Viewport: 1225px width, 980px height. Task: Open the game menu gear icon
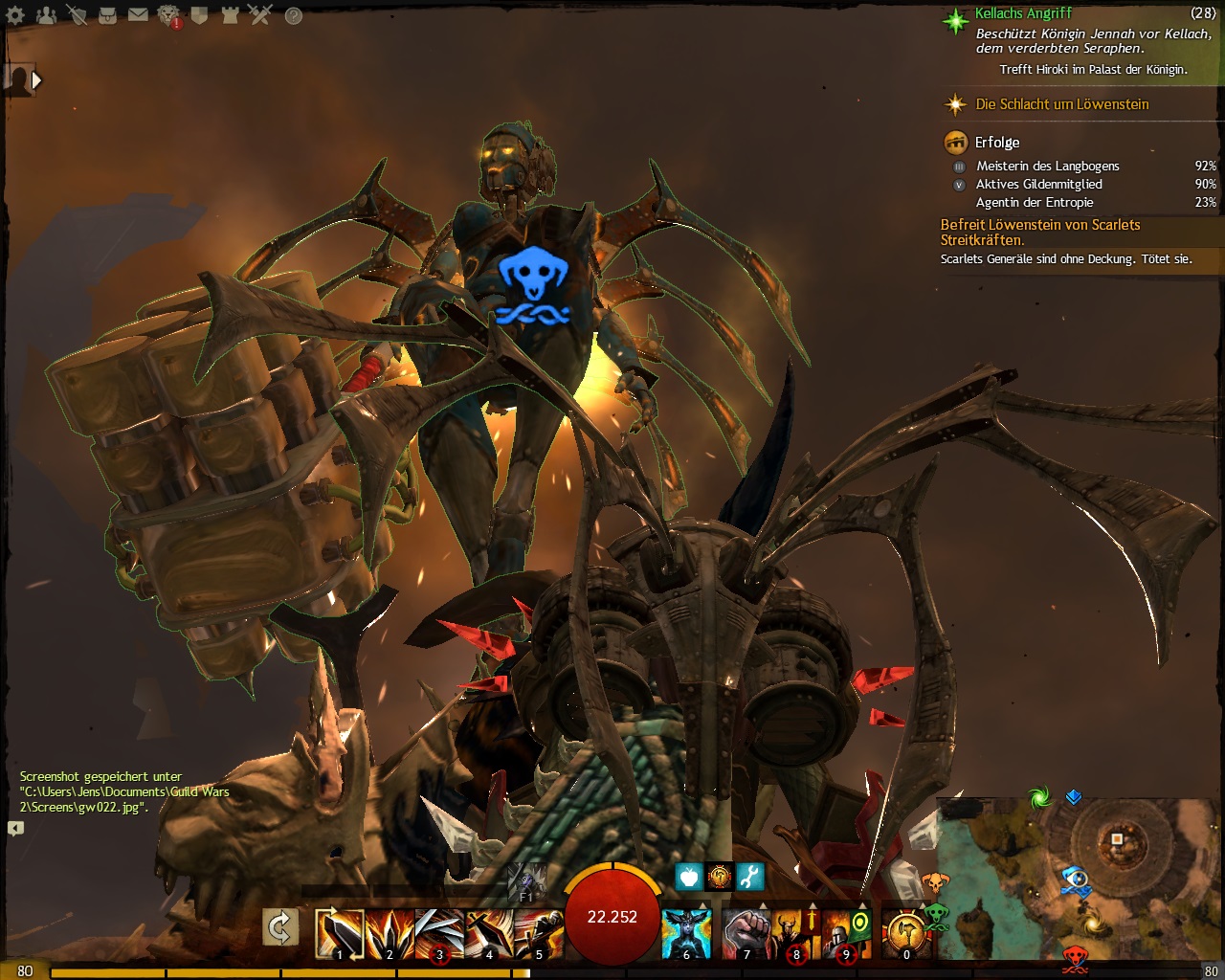pos(15,15)
